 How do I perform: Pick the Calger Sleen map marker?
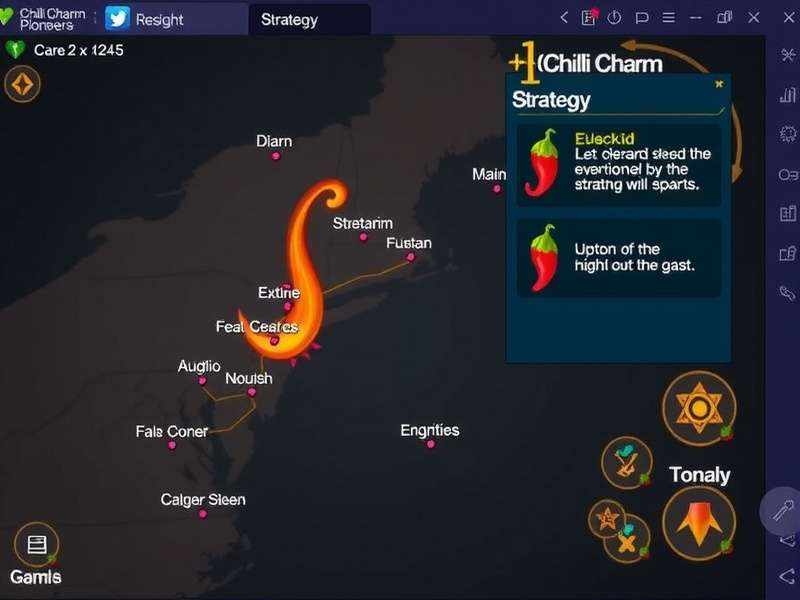coord(203,513)
